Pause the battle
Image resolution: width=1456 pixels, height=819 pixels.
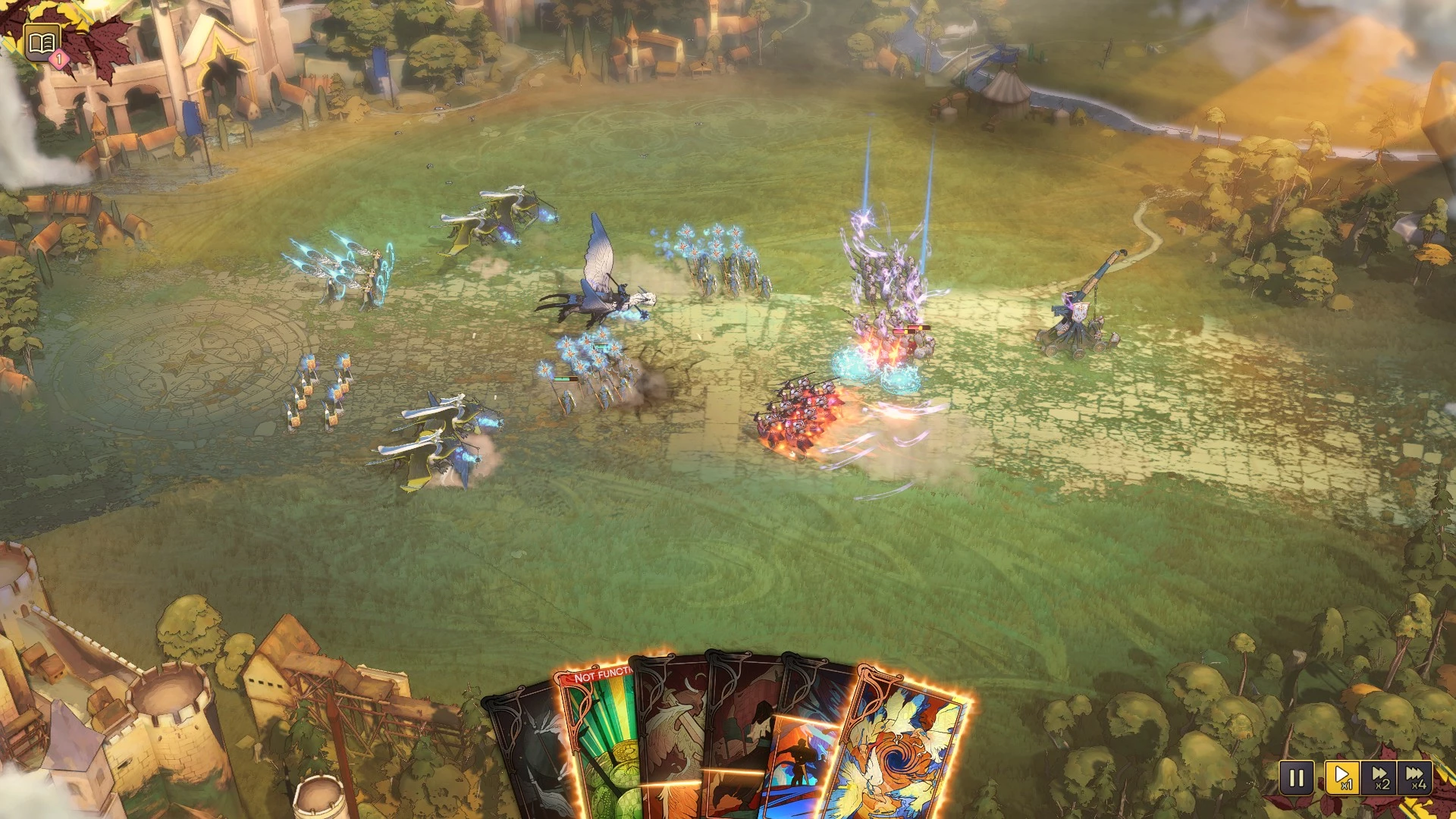point(1296,778)
